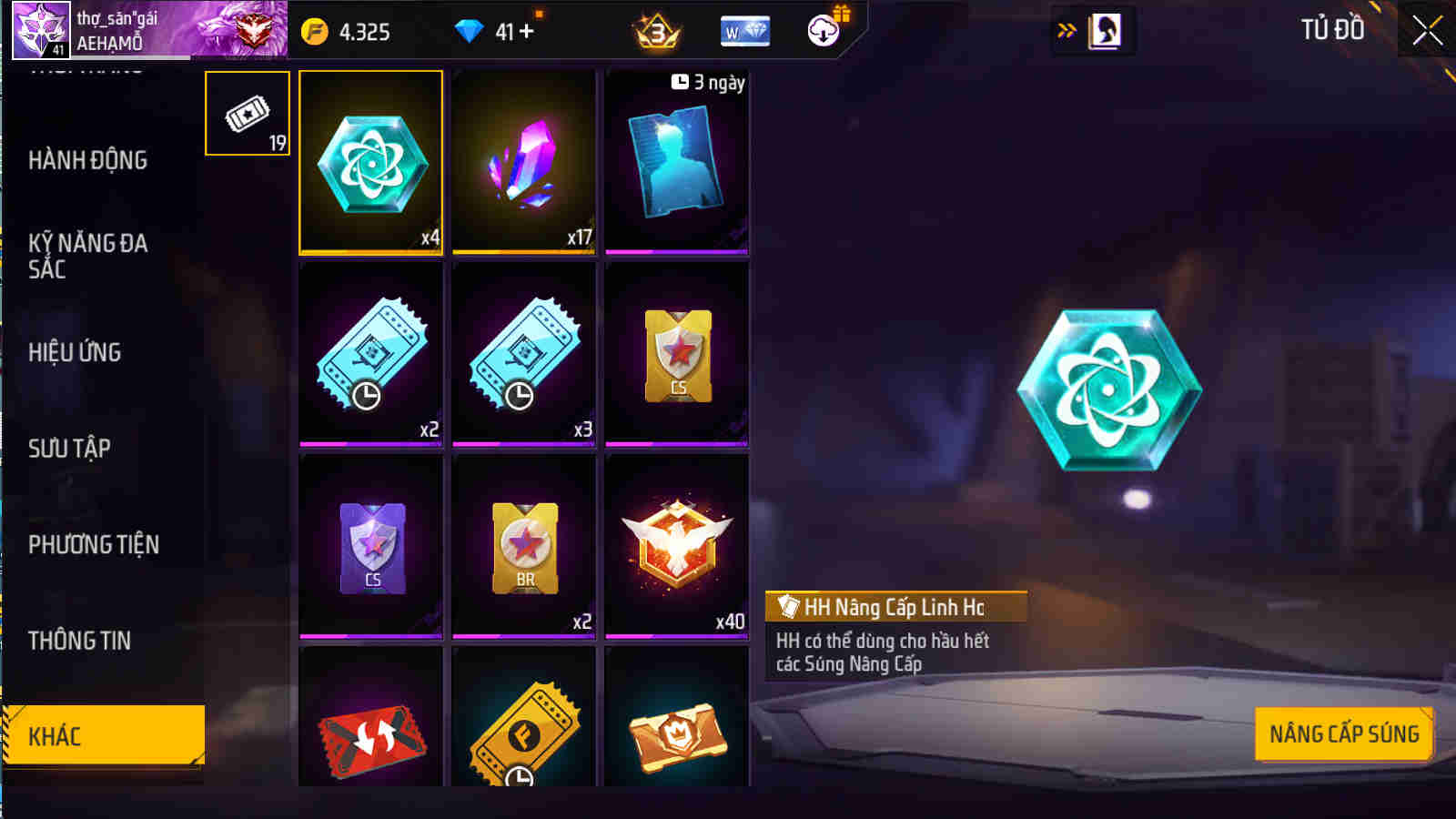Select the gold CS rank protection card
The image size is (1456, 819).
coord(677,355)
